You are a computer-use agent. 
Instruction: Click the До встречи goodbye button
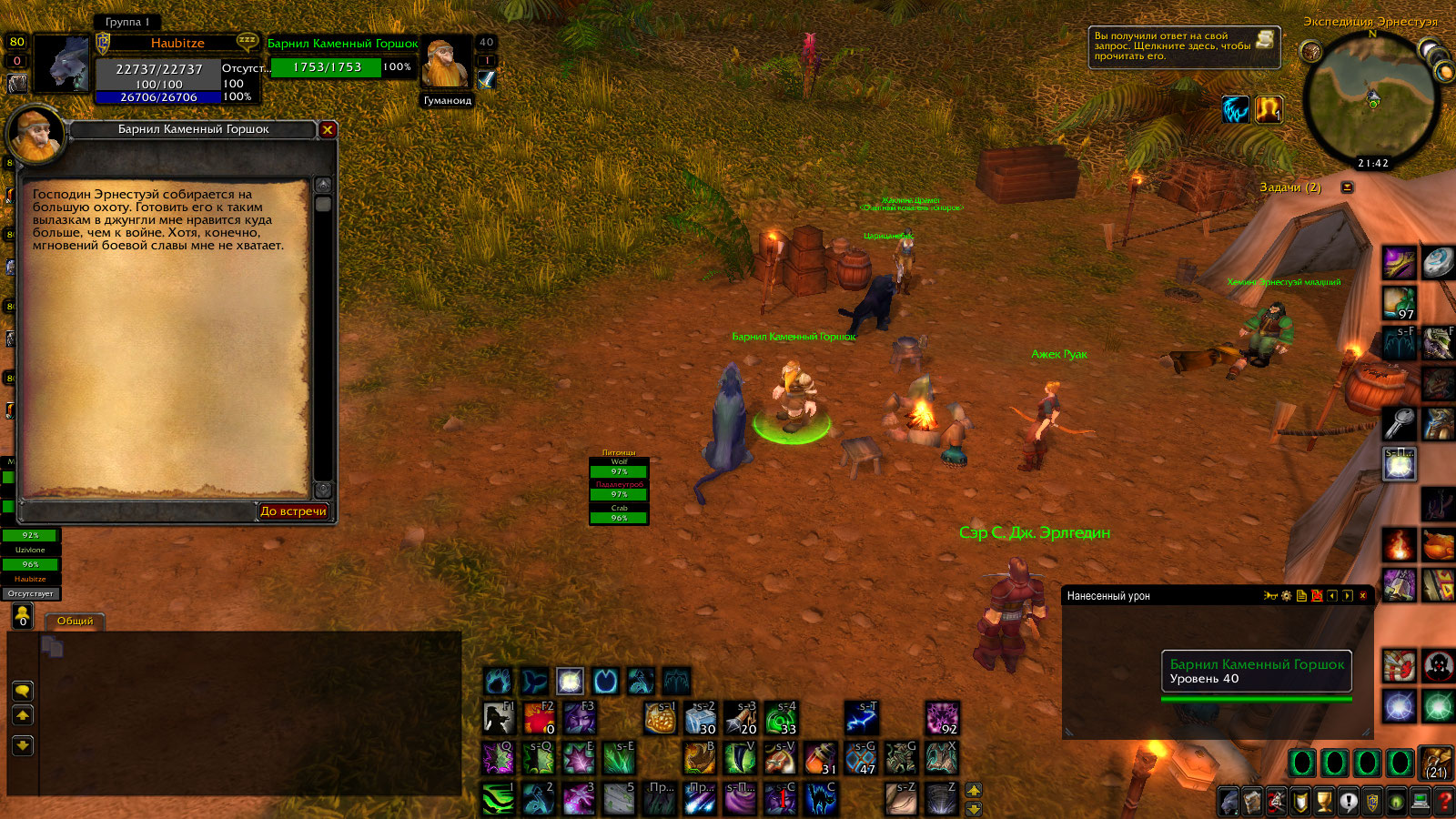pyautogui.click(x=293, y=511)
